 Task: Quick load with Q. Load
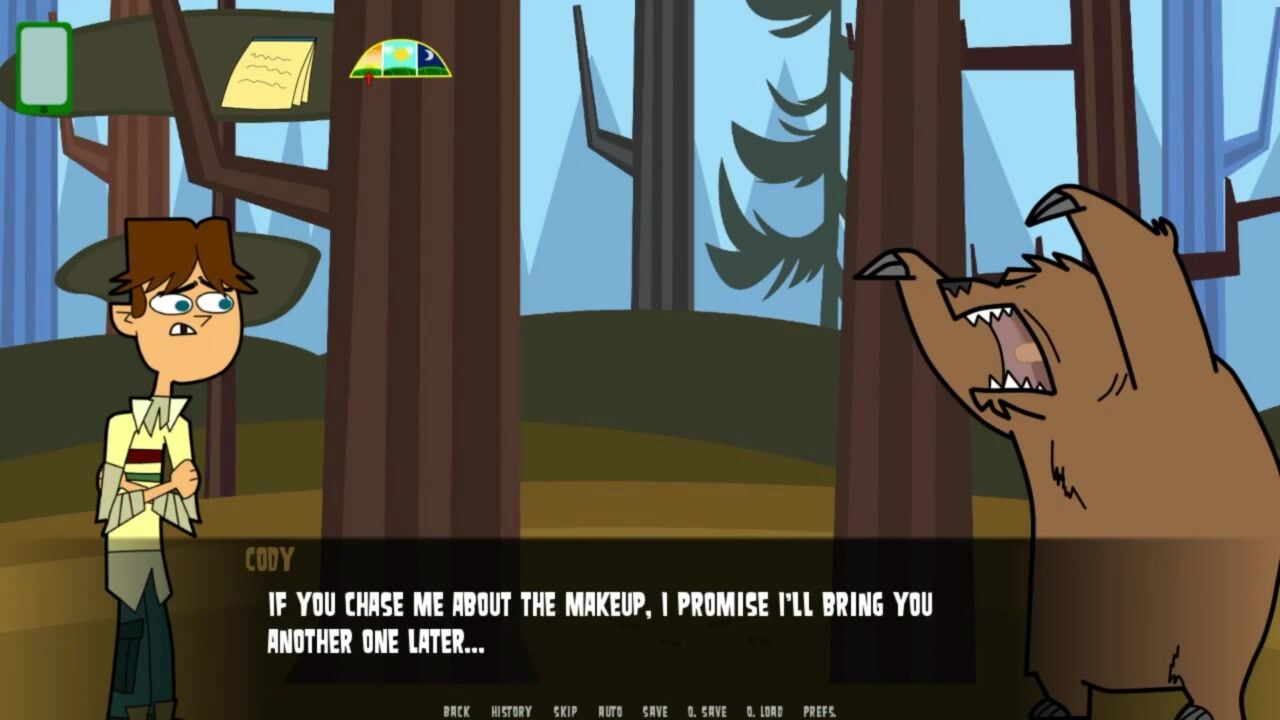[765, 711]
